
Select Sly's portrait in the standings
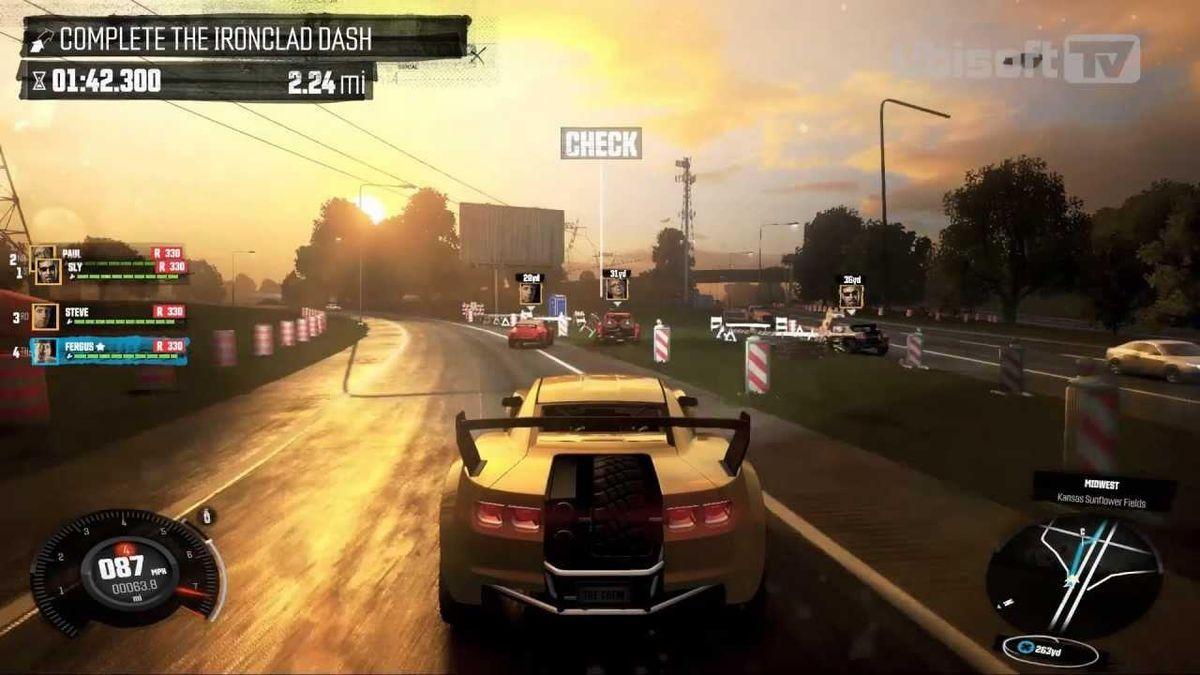click(x=47, y=270)
